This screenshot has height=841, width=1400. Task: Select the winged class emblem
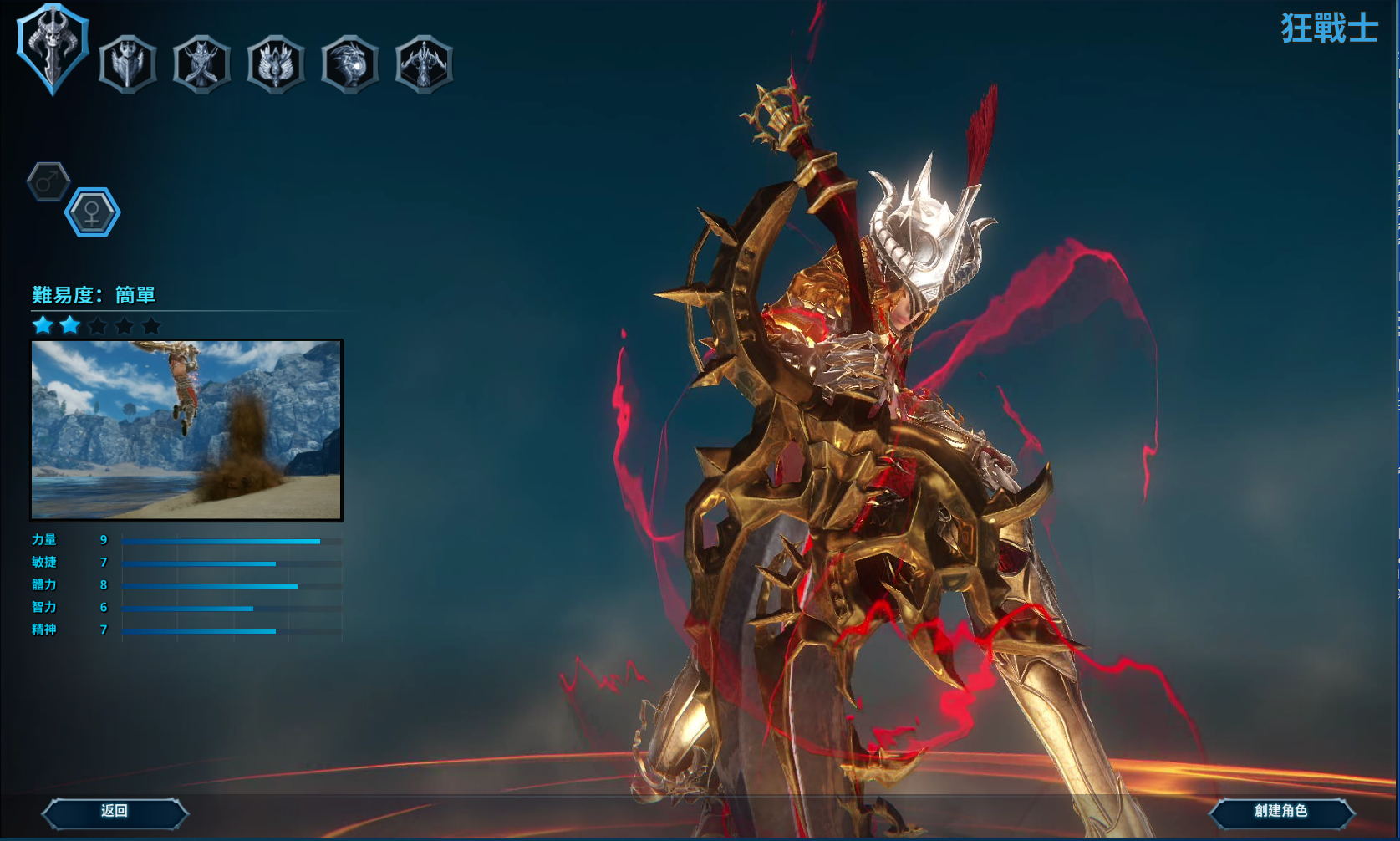(x=276, y=64)
